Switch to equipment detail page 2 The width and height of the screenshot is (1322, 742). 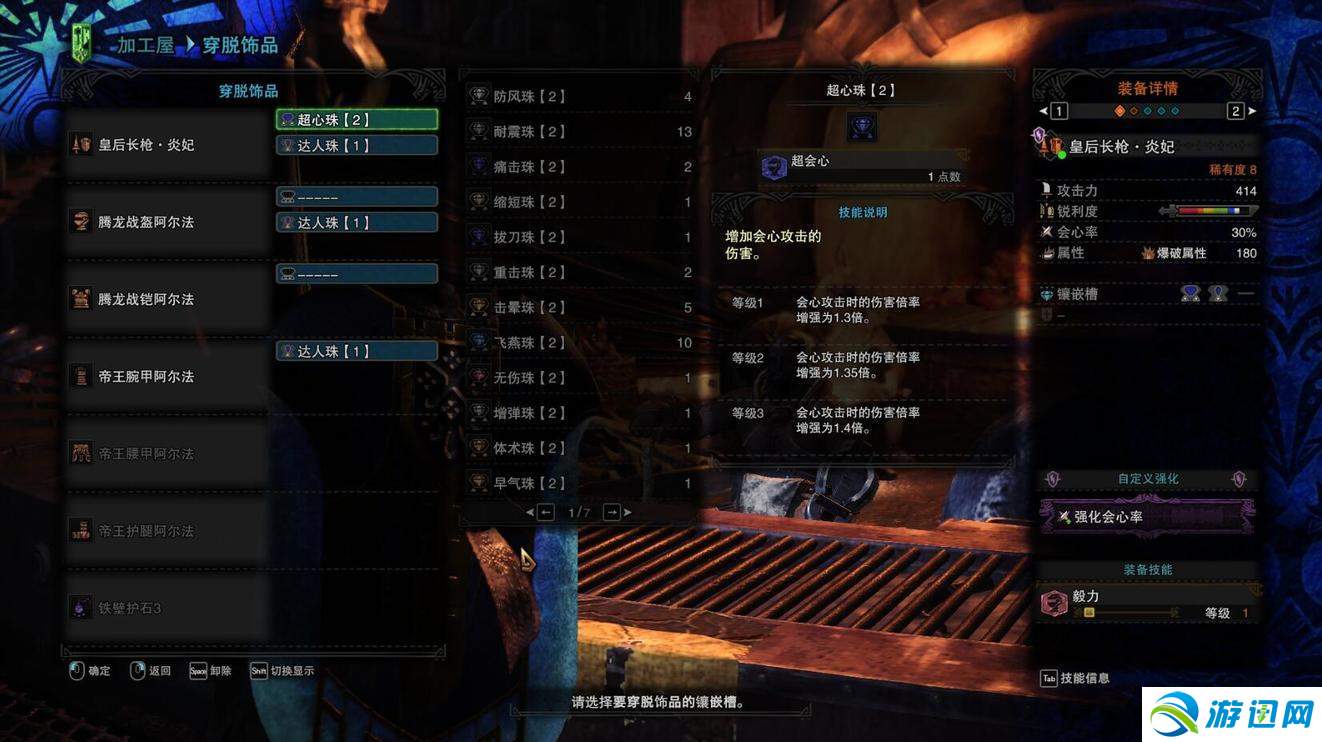coord(1236,111)
